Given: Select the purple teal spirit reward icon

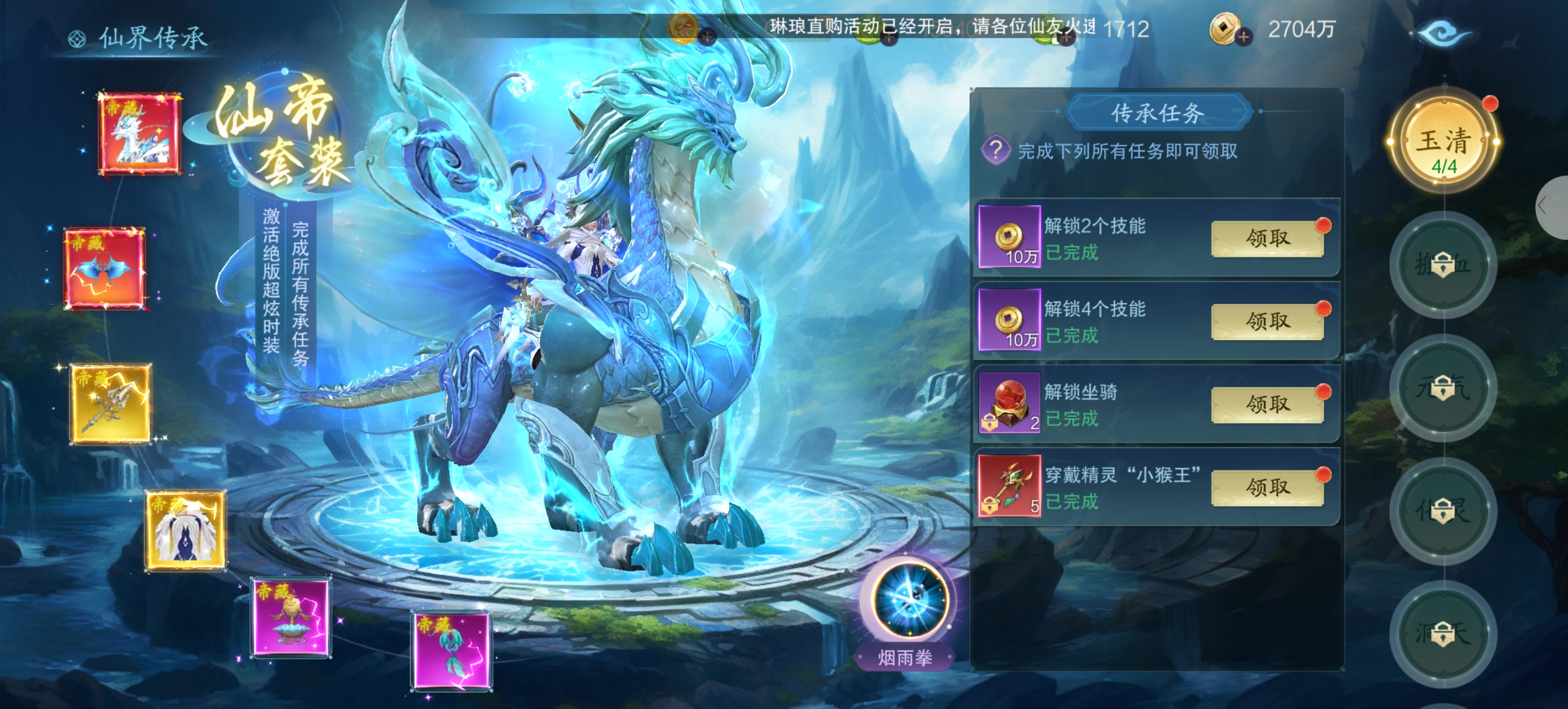Looking at the screenshot, I should [452, 651].
